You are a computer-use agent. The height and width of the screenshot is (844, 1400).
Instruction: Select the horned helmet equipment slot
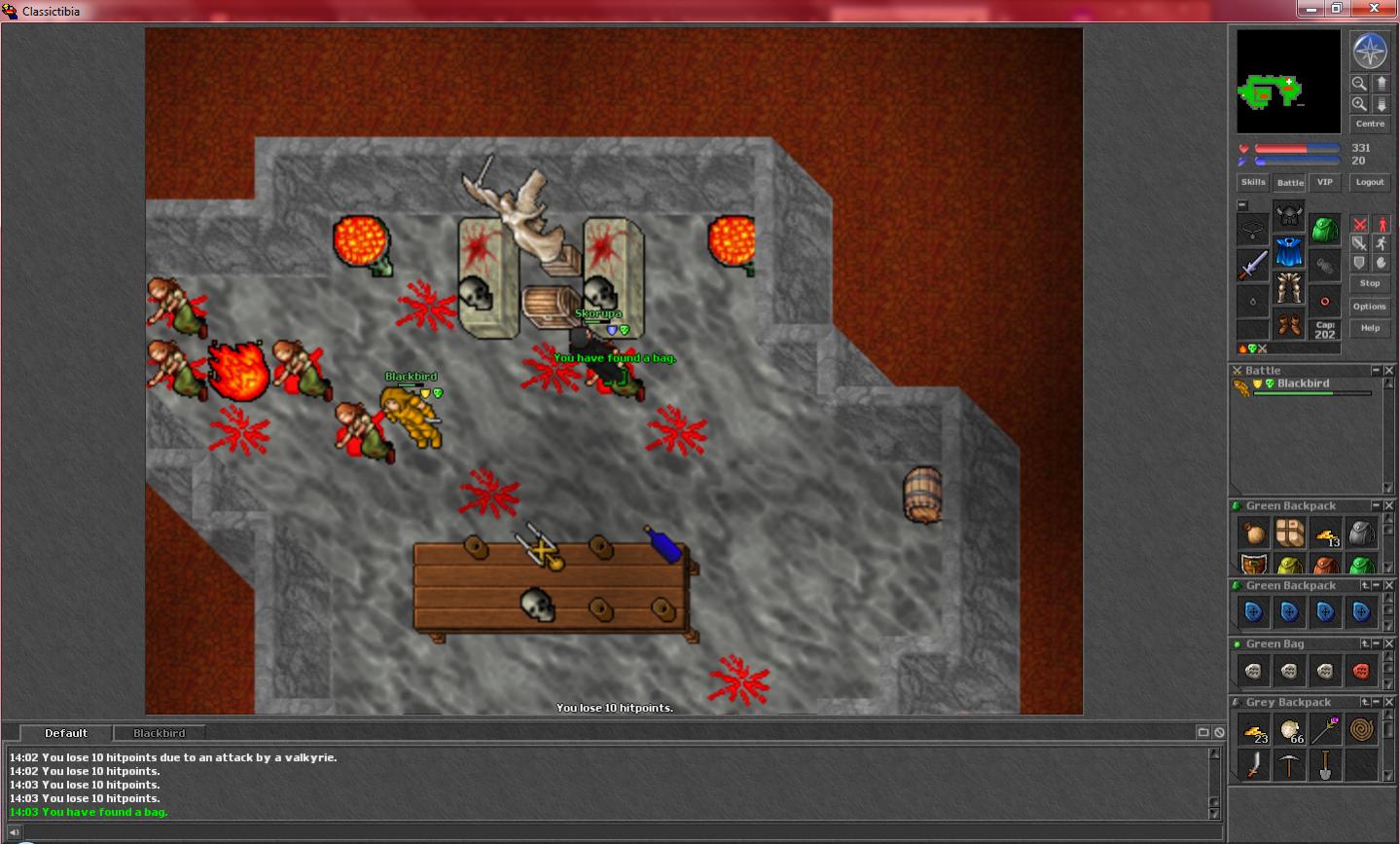[x=1289, y=215]
